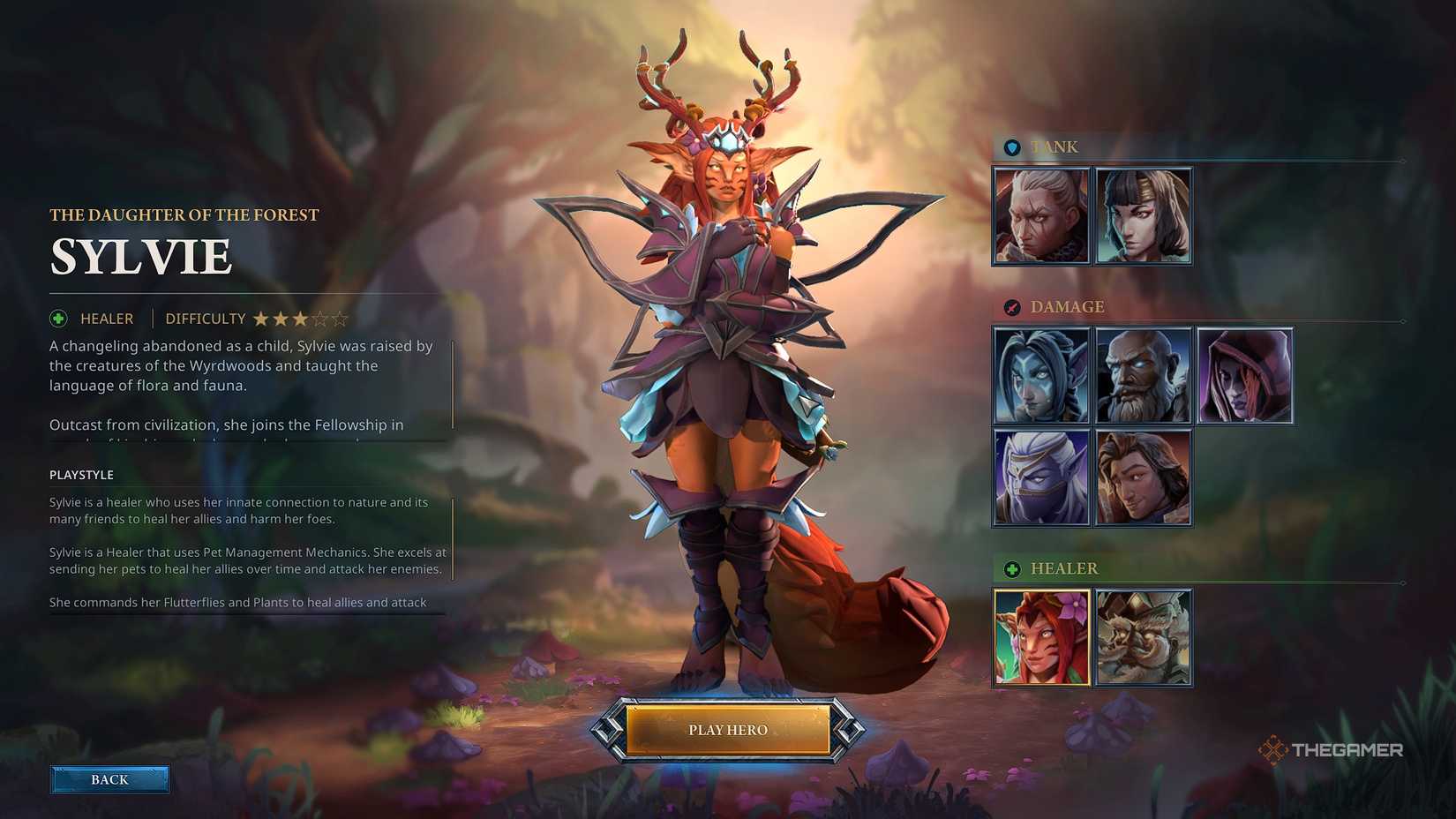1456x819 pixels.
Task: Select the second Healer hero portrait
Action: tap(1144, 636)
